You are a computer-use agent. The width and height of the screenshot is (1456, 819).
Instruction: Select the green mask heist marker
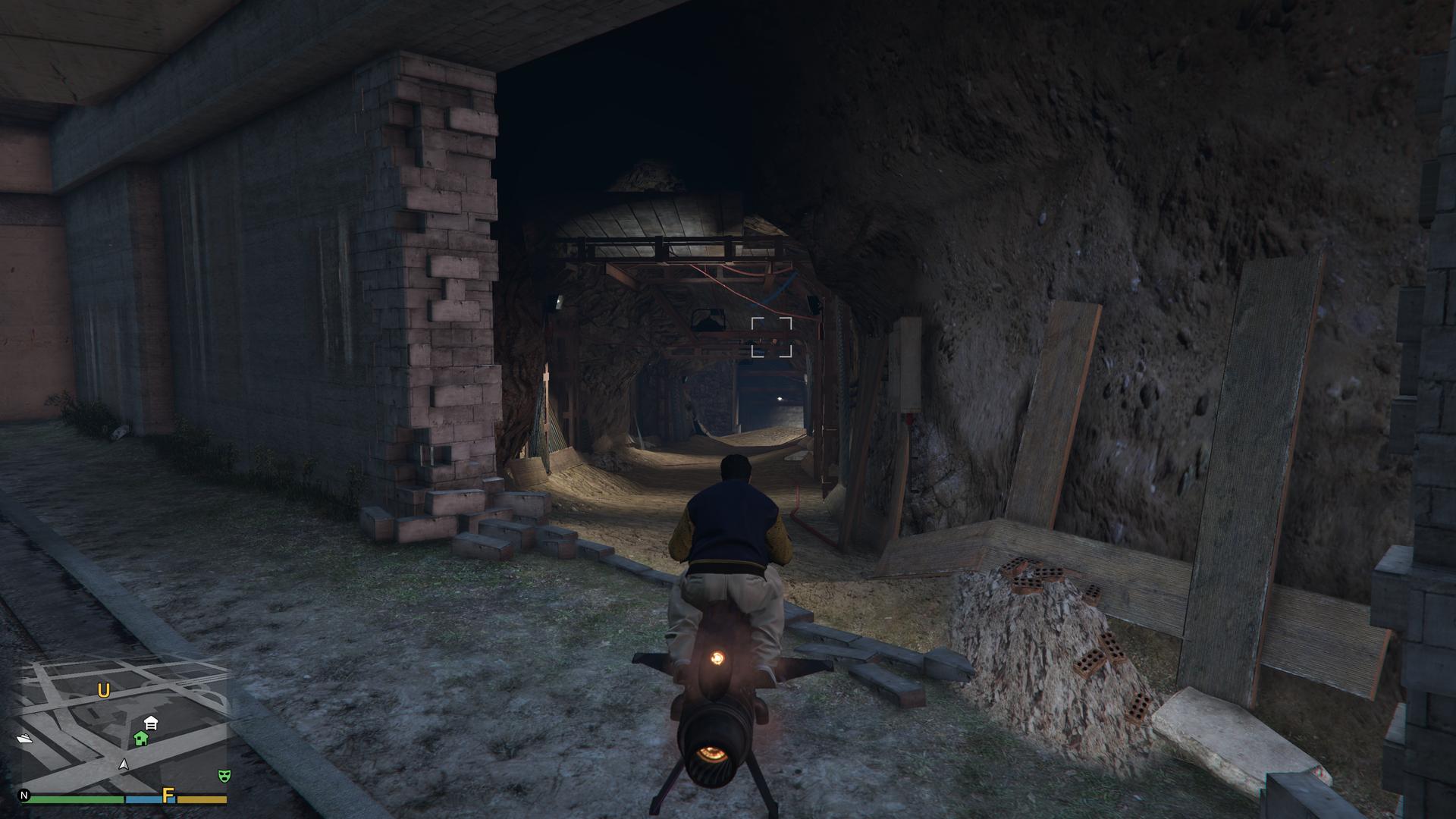[x=223, y=775]
